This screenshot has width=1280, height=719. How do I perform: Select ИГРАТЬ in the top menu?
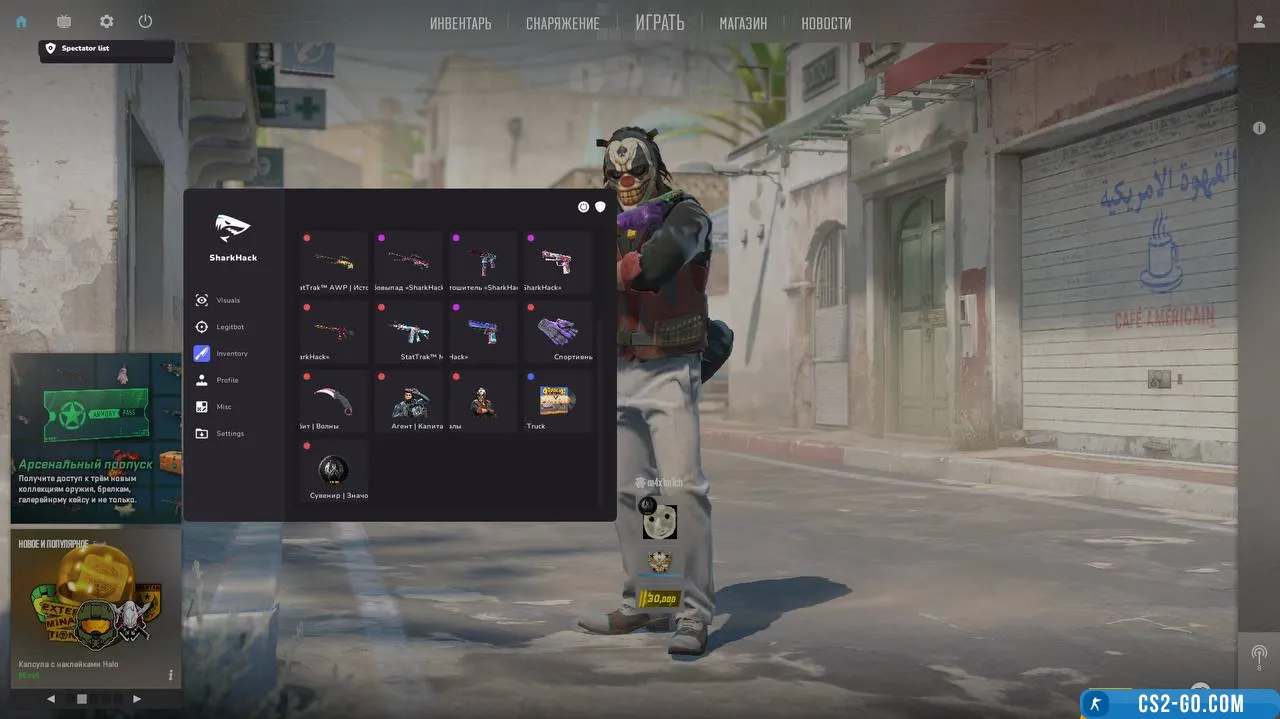point(659,22)
